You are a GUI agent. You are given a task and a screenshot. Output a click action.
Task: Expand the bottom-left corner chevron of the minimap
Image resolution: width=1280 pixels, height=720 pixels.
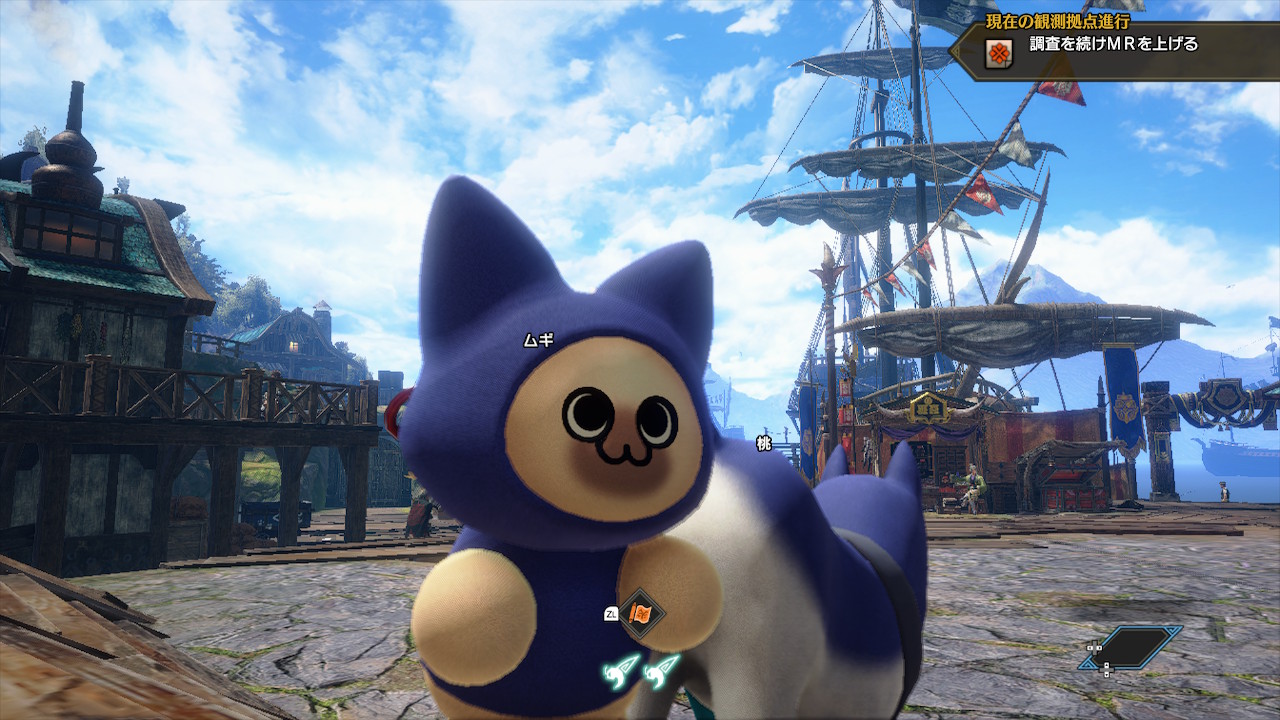tap(1088, 666)
